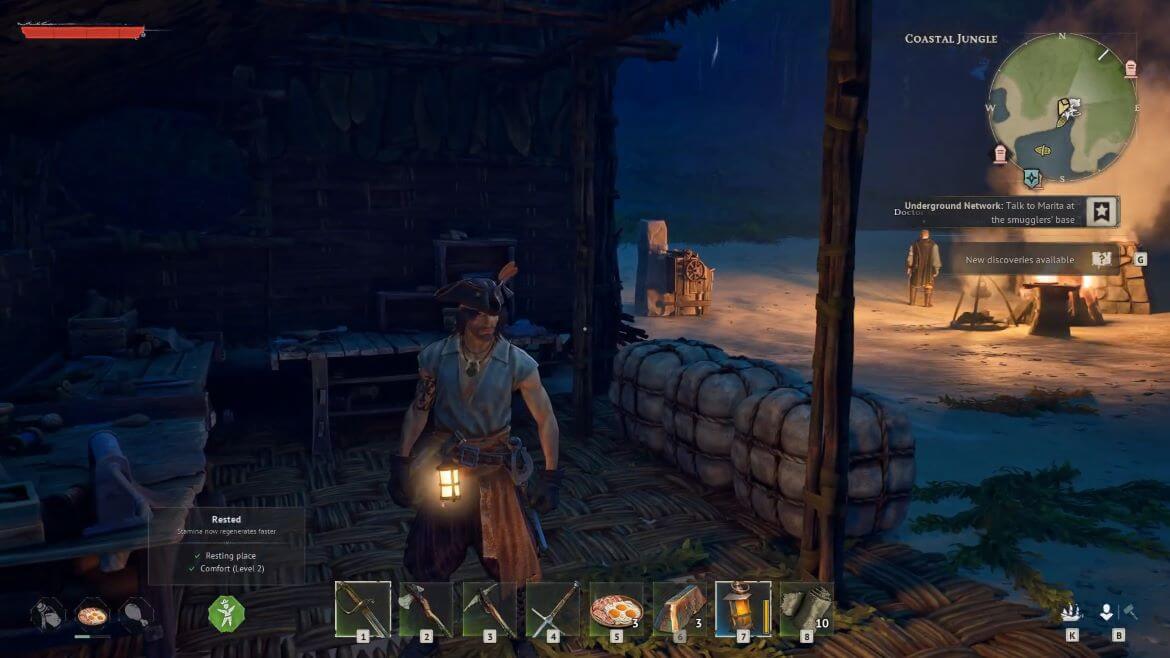Open the circular minimap
Screen dimensions: 1170x658
[1063, 107]
